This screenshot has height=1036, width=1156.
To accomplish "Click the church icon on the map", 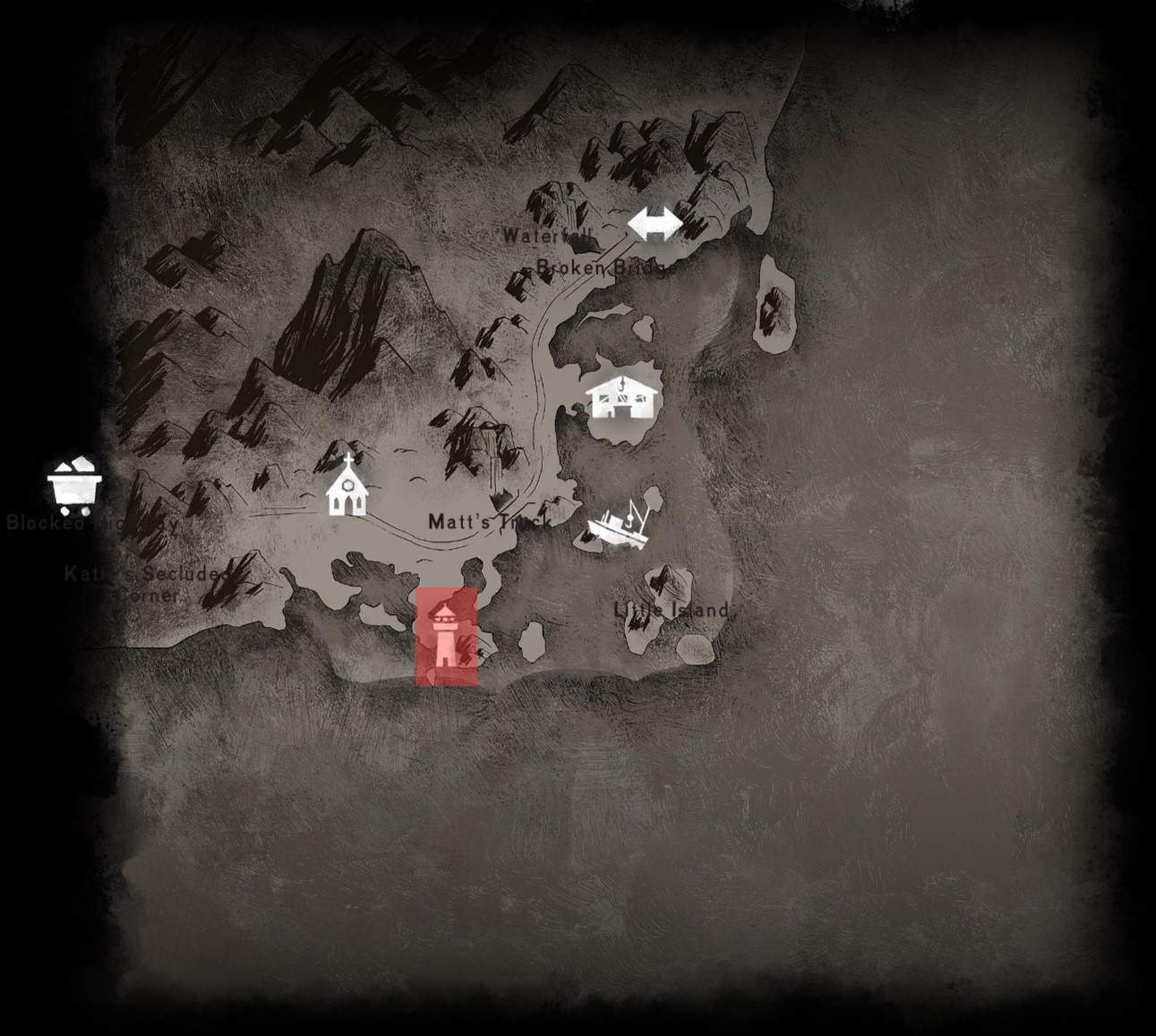I will (x=347, y=486).
